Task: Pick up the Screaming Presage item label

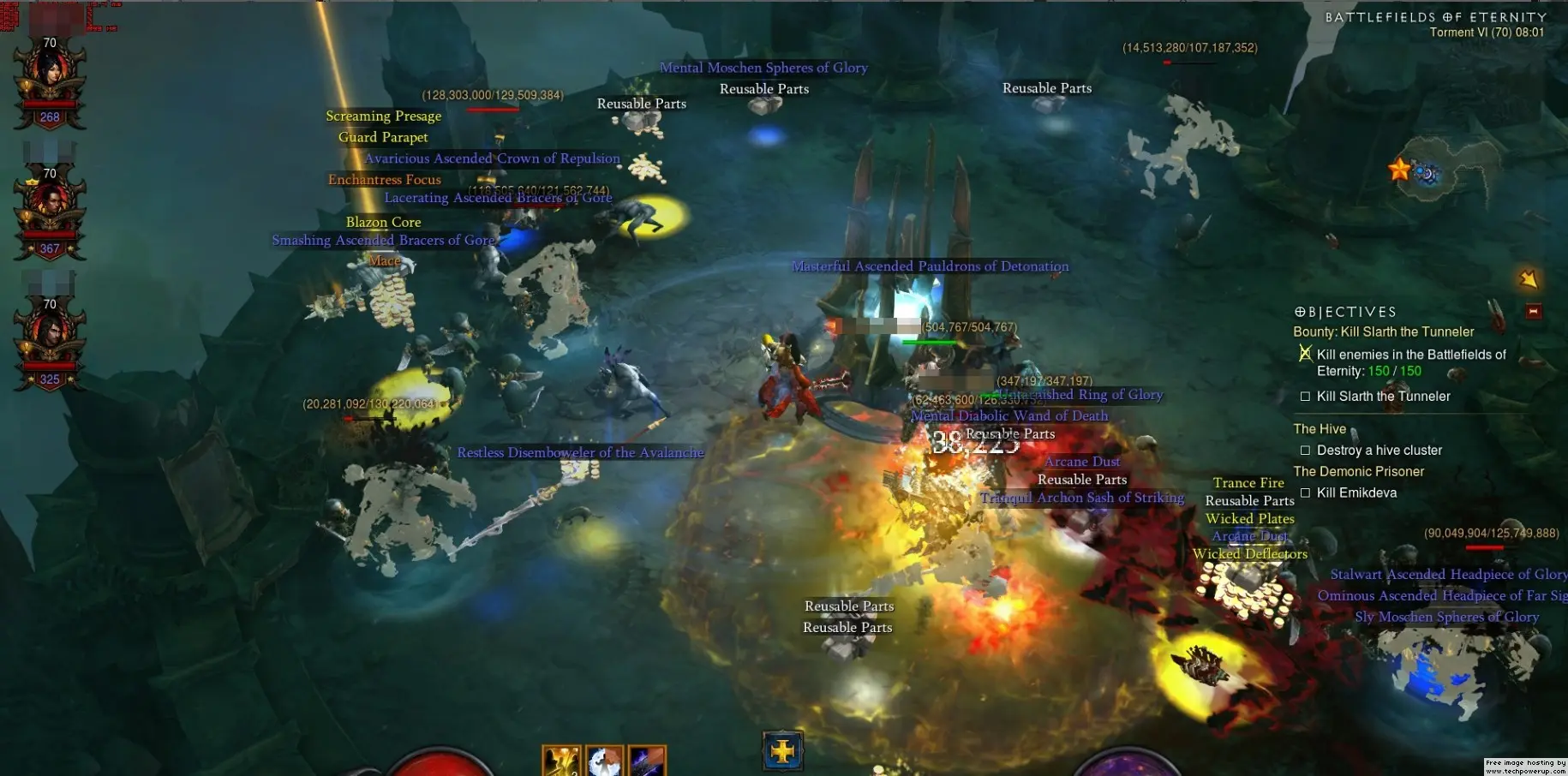Action: pos(383,116)
